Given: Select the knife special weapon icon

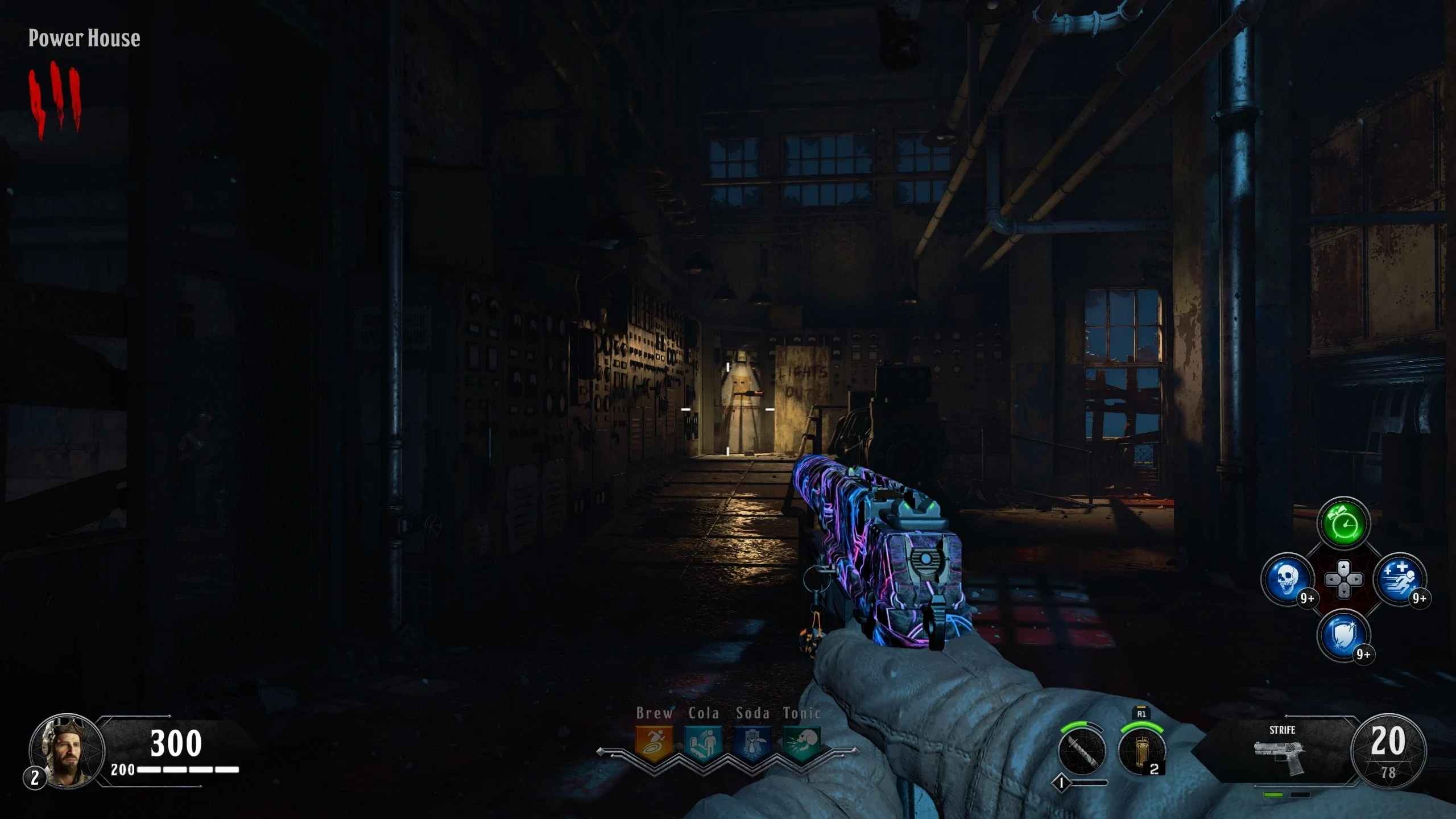Looking at the screenshot, I should [1082, 750].
